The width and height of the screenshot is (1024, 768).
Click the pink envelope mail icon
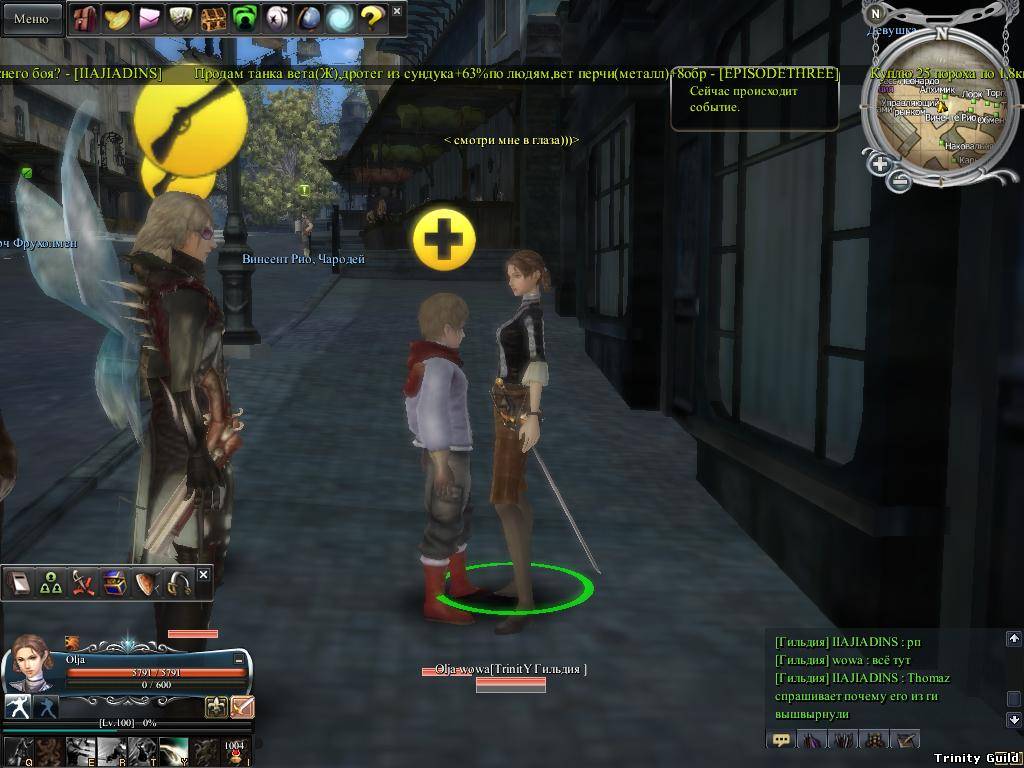coord(149,18)
